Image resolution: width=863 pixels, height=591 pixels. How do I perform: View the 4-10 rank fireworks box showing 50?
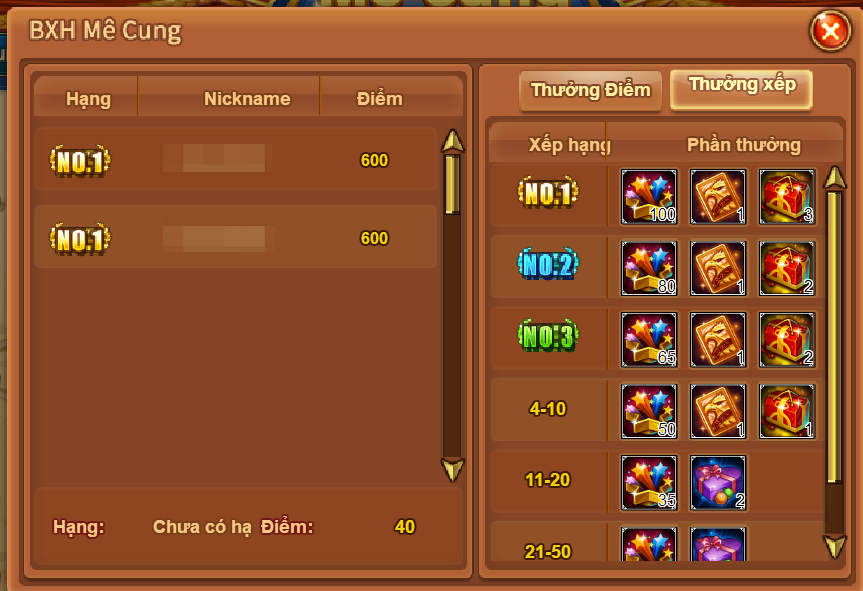pos(650,411)
